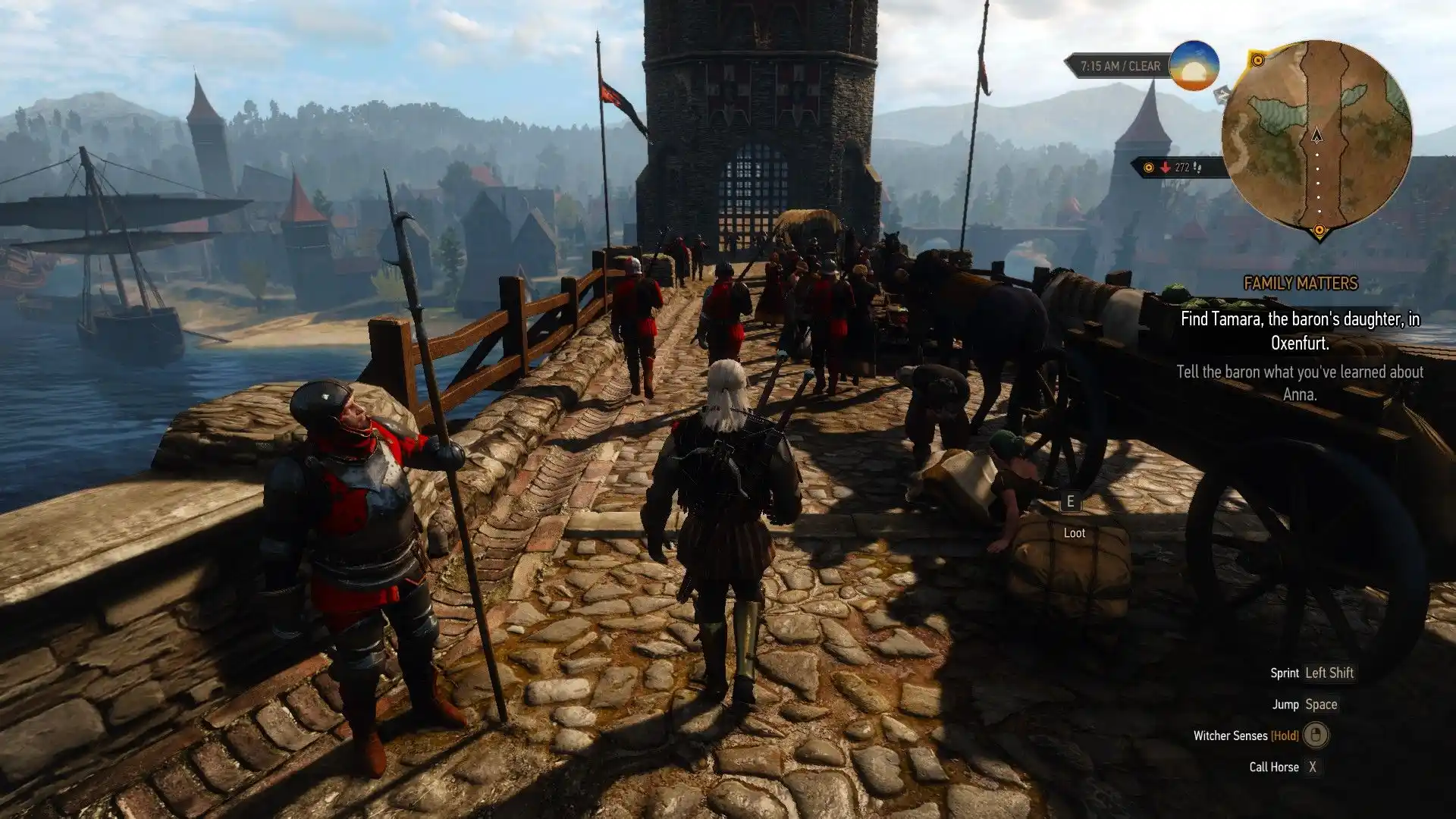
Task: Click the Left Shift key label beside Sprint
Action: pos(1332,673)
